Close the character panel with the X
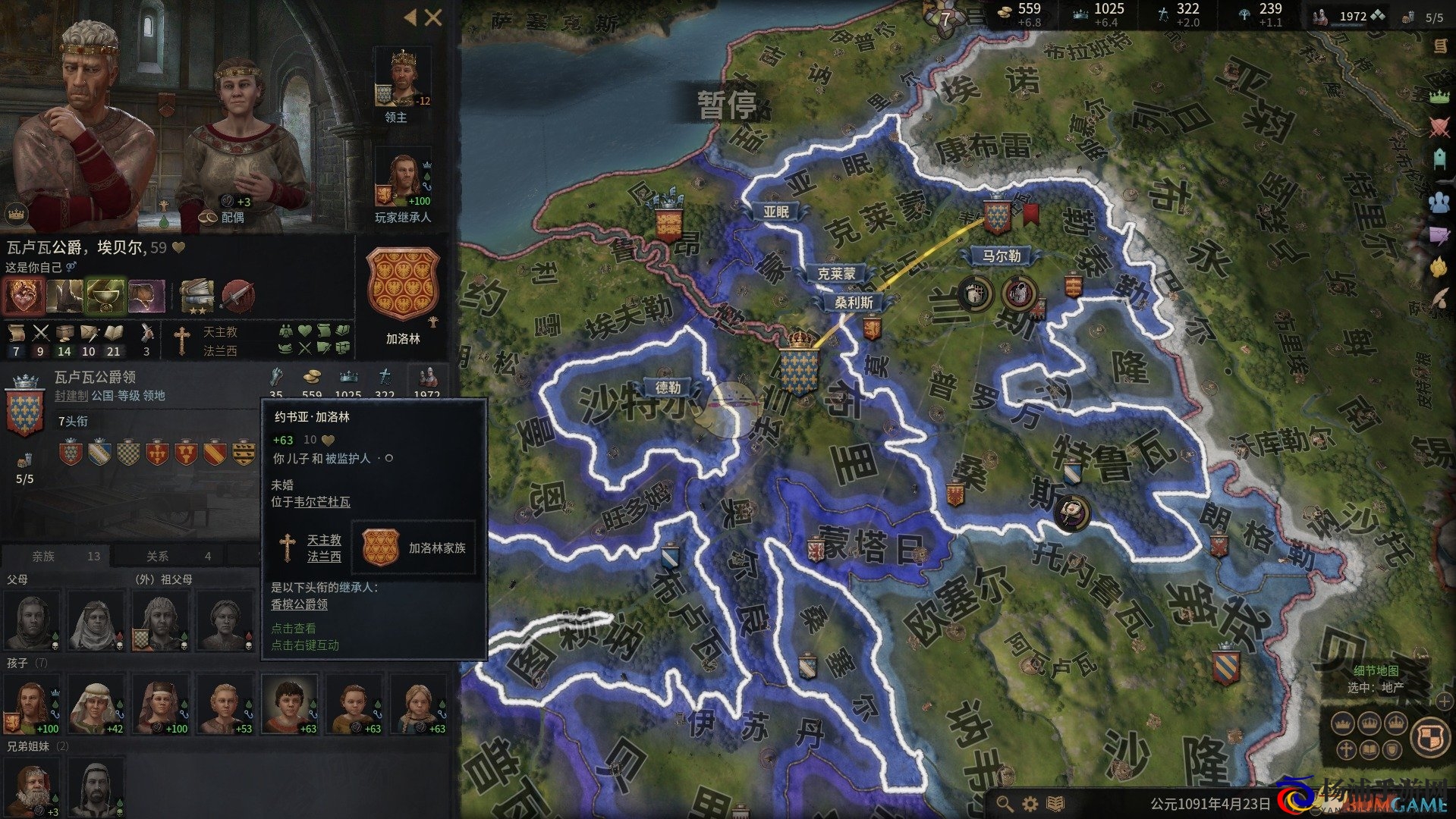Screen dimensions: 1456x819 point(433,17)
